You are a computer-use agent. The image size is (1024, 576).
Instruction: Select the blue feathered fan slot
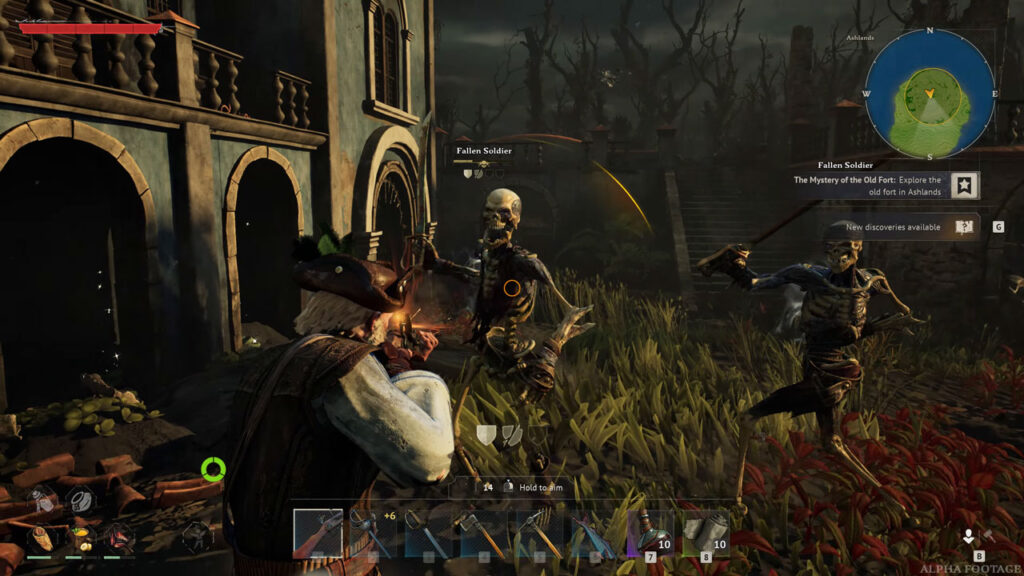[594, 532]
